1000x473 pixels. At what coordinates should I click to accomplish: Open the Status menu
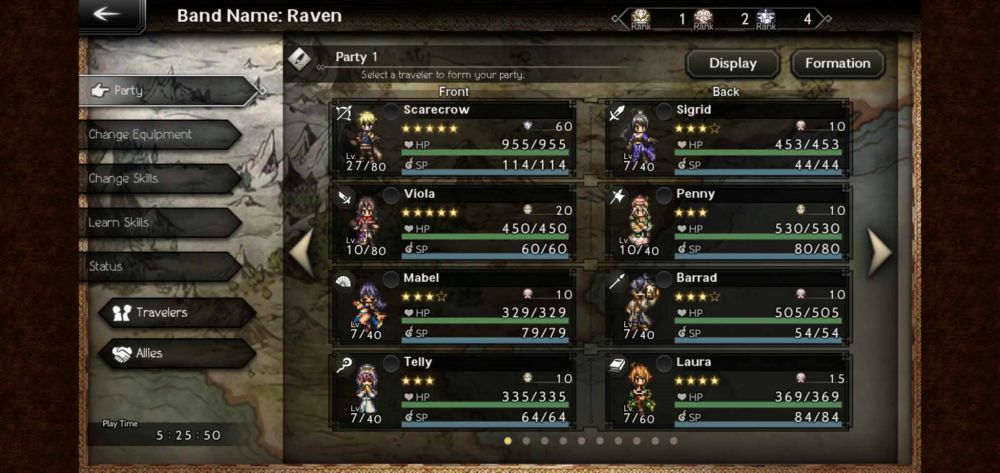click(158, 266)
